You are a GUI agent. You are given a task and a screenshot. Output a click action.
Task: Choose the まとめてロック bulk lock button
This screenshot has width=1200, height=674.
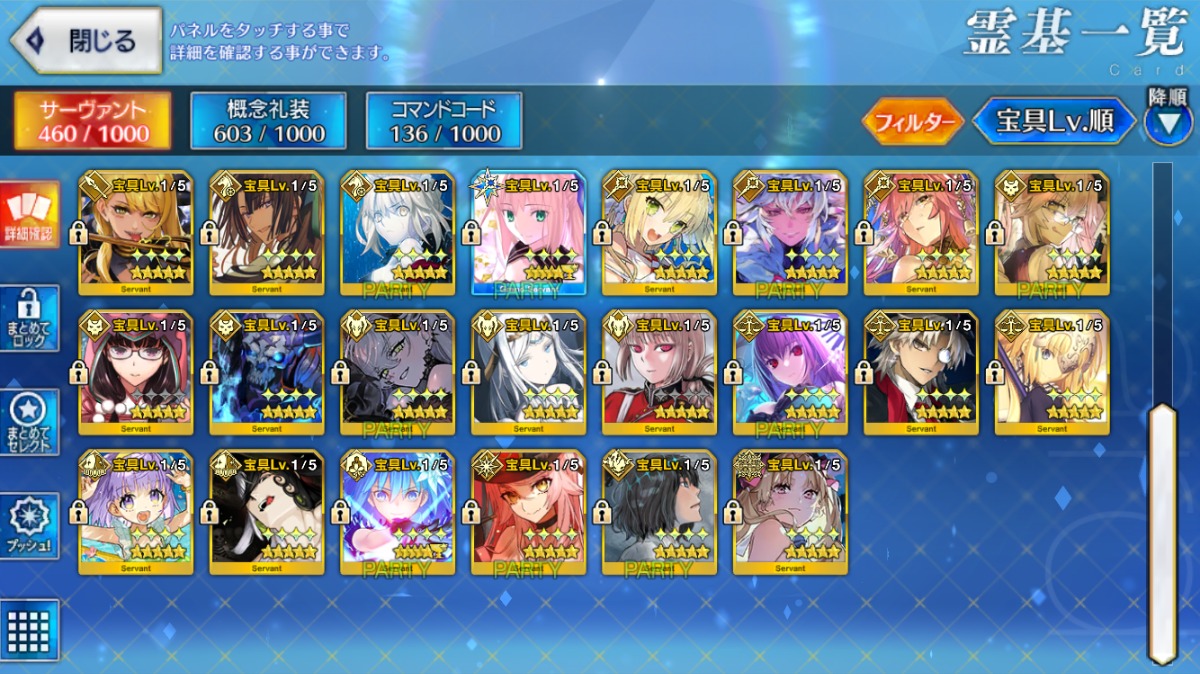[29, 319]
